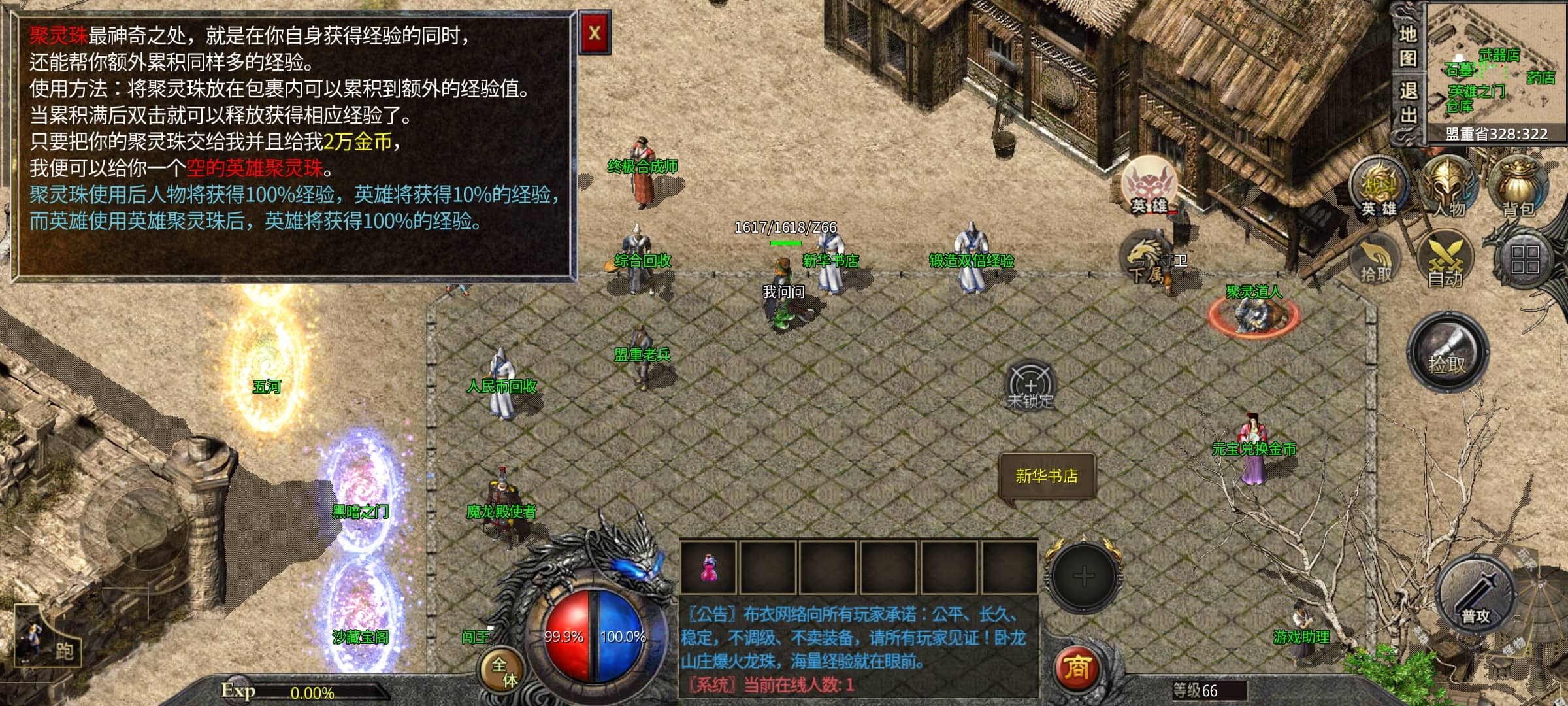Open the red 商 shop button
This screenshot has height=706, width=1568.
pyautogui.click(x=1077, y=668)
